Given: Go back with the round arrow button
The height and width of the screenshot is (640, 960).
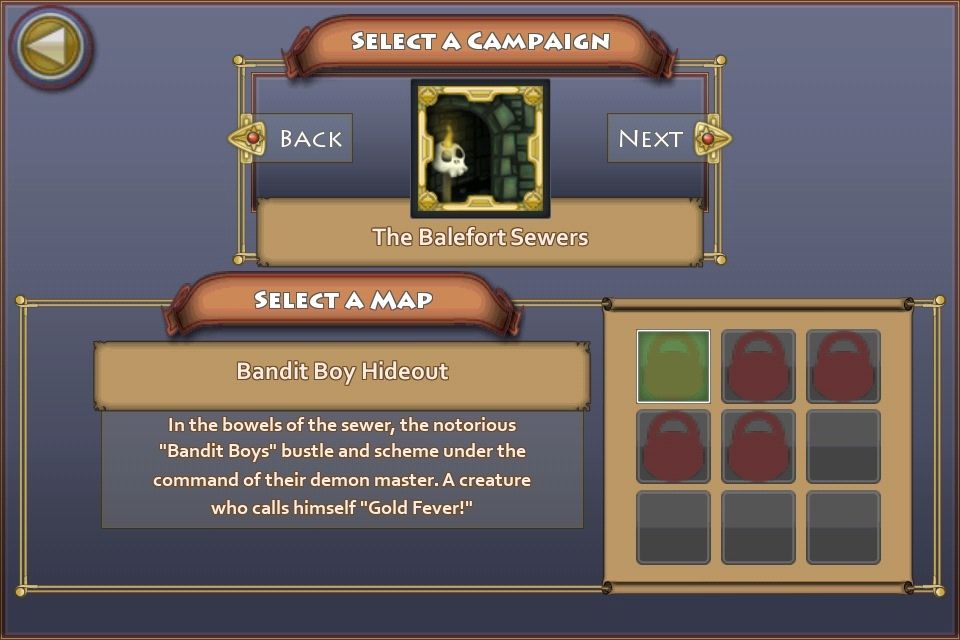Looking at the screenshot, I should (x=51, y=46).
